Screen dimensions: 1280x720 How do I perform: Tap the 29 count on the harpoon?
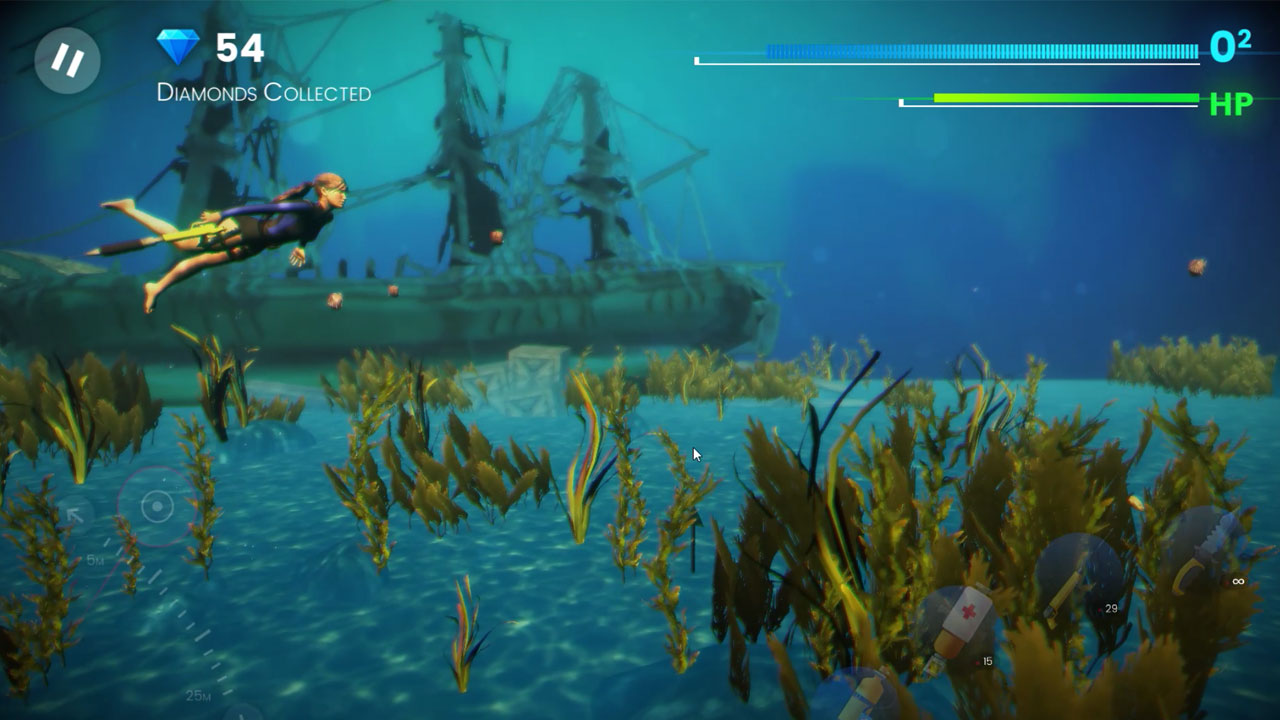(1110, 607)
